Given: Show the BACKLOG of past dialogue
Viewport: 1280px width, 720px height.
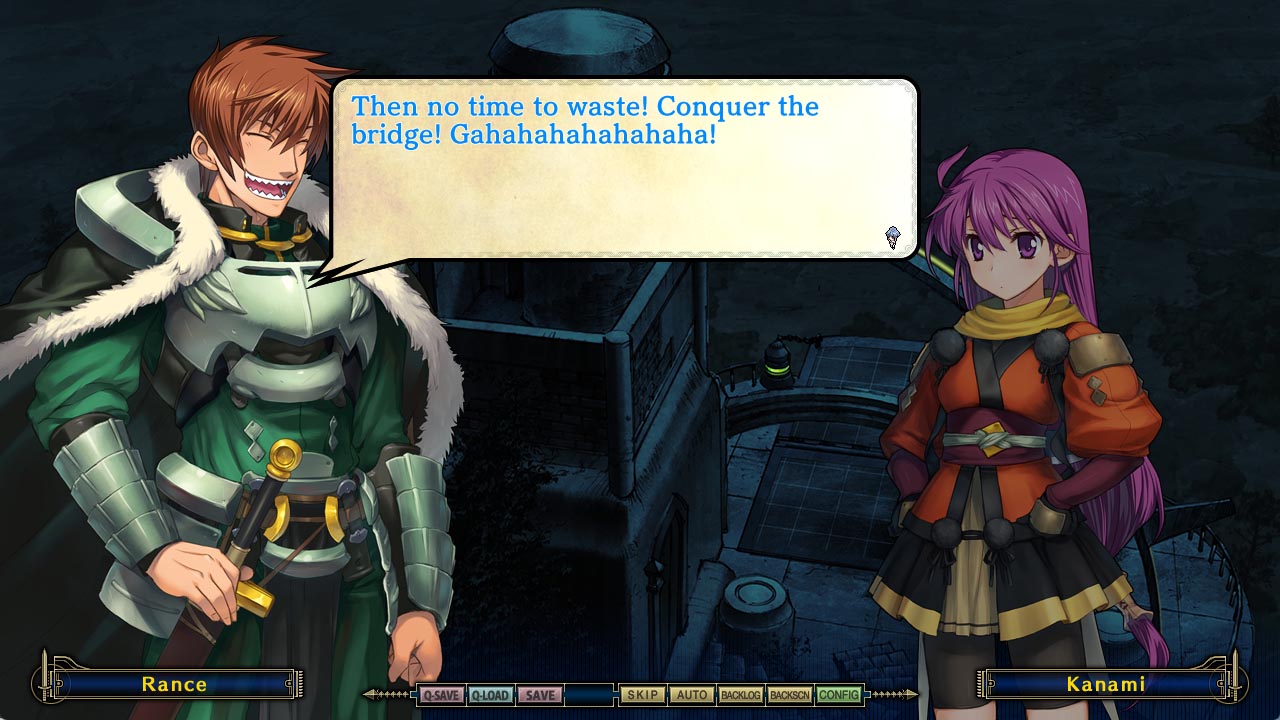Looking at the screenshot, I should point(740,695).
